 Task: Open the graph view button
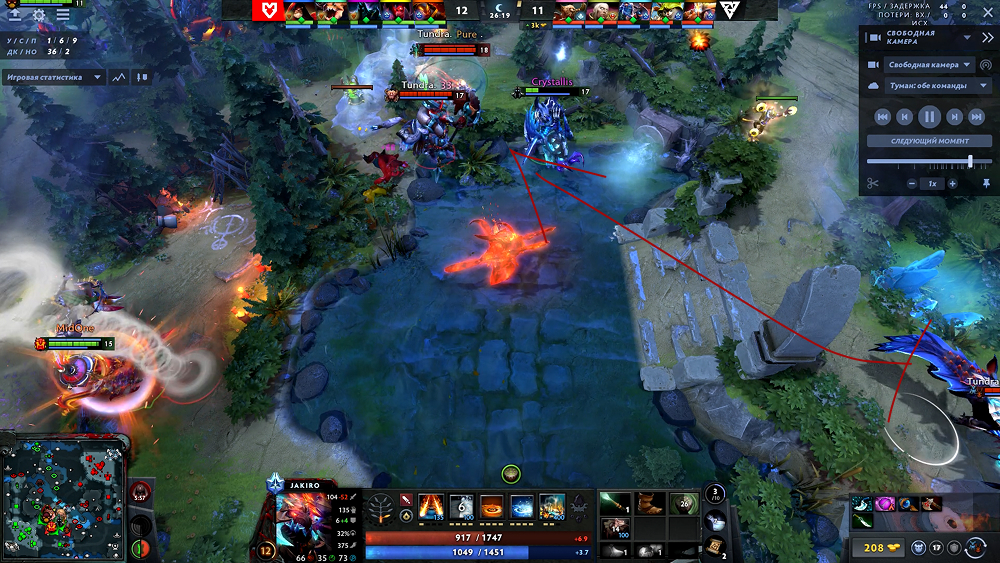coord(121,76)
